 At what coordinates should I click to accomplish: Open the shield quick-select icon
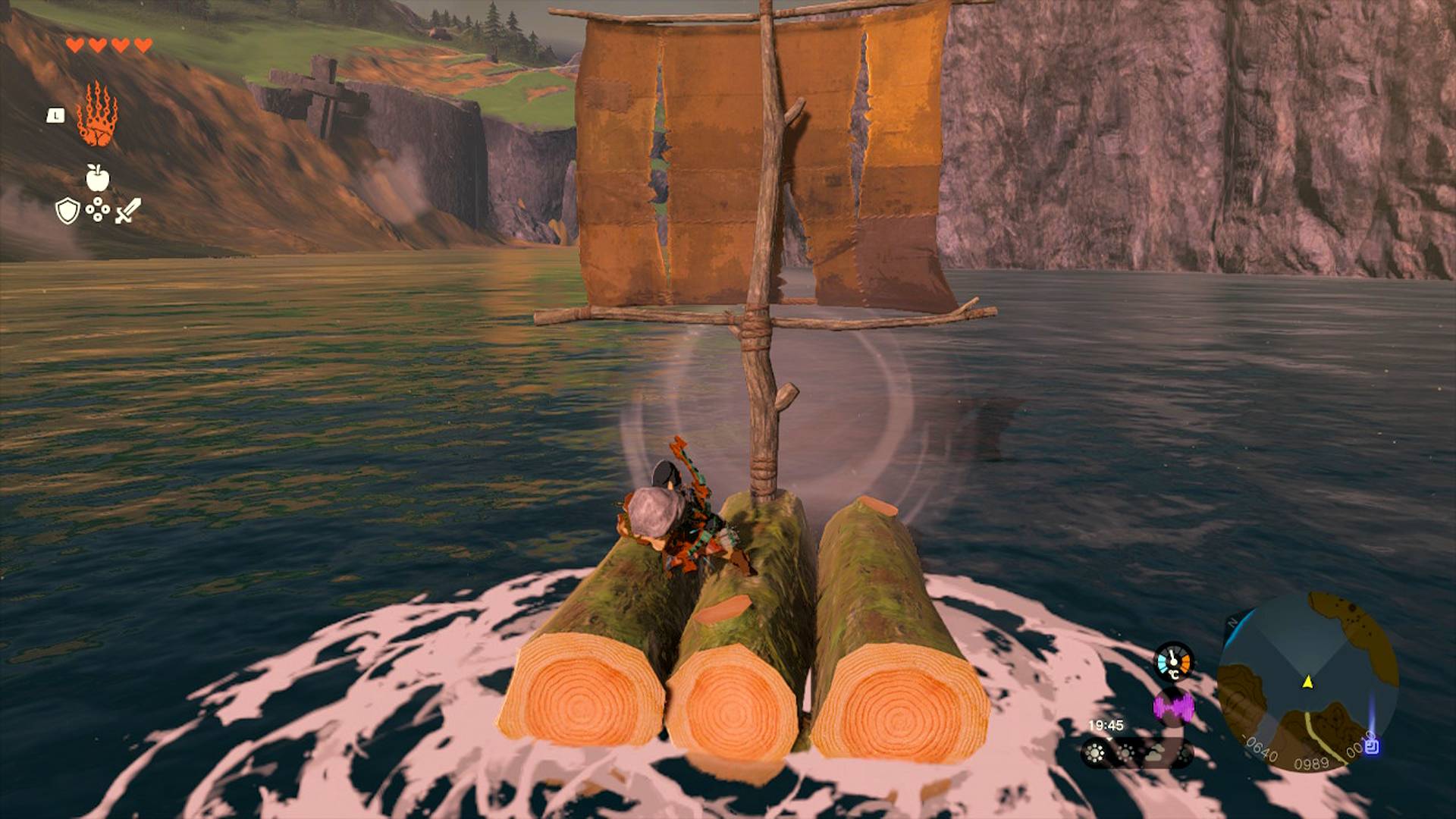(67, 211)
